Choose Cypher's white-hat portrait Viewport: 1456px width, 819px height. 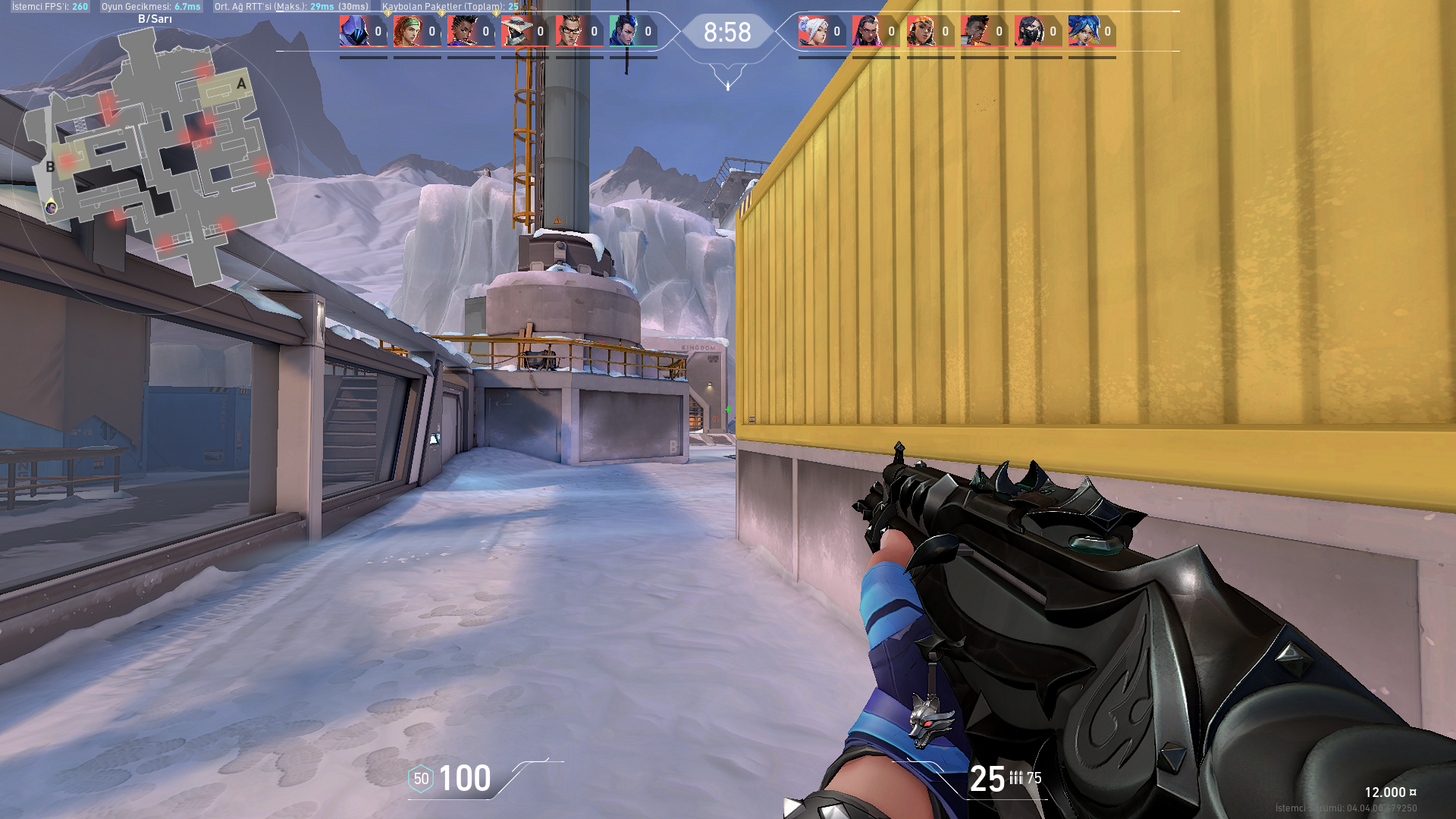point(516,31)
